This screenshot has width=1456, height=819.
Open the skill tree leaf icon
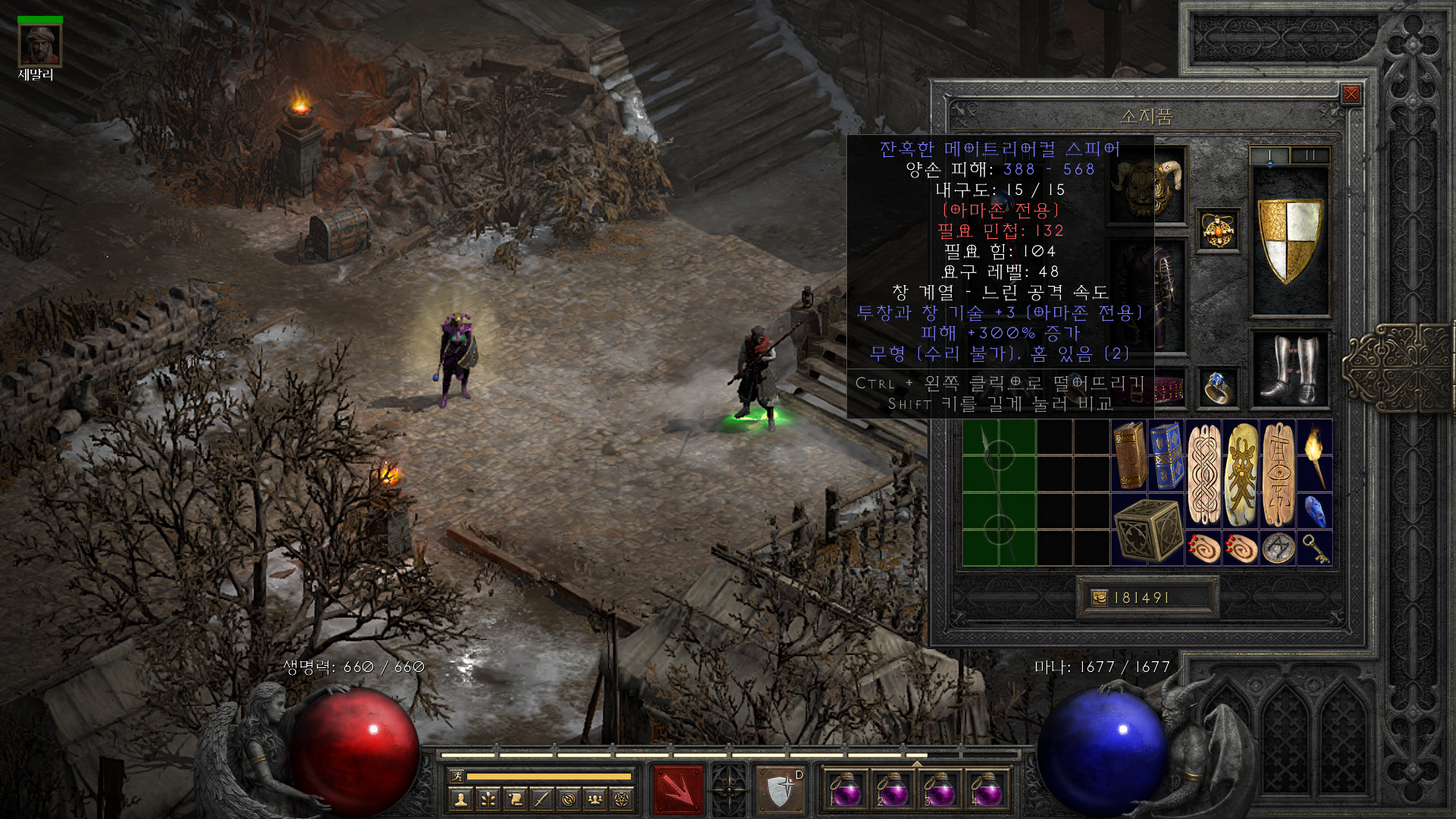tap(488, 799)
